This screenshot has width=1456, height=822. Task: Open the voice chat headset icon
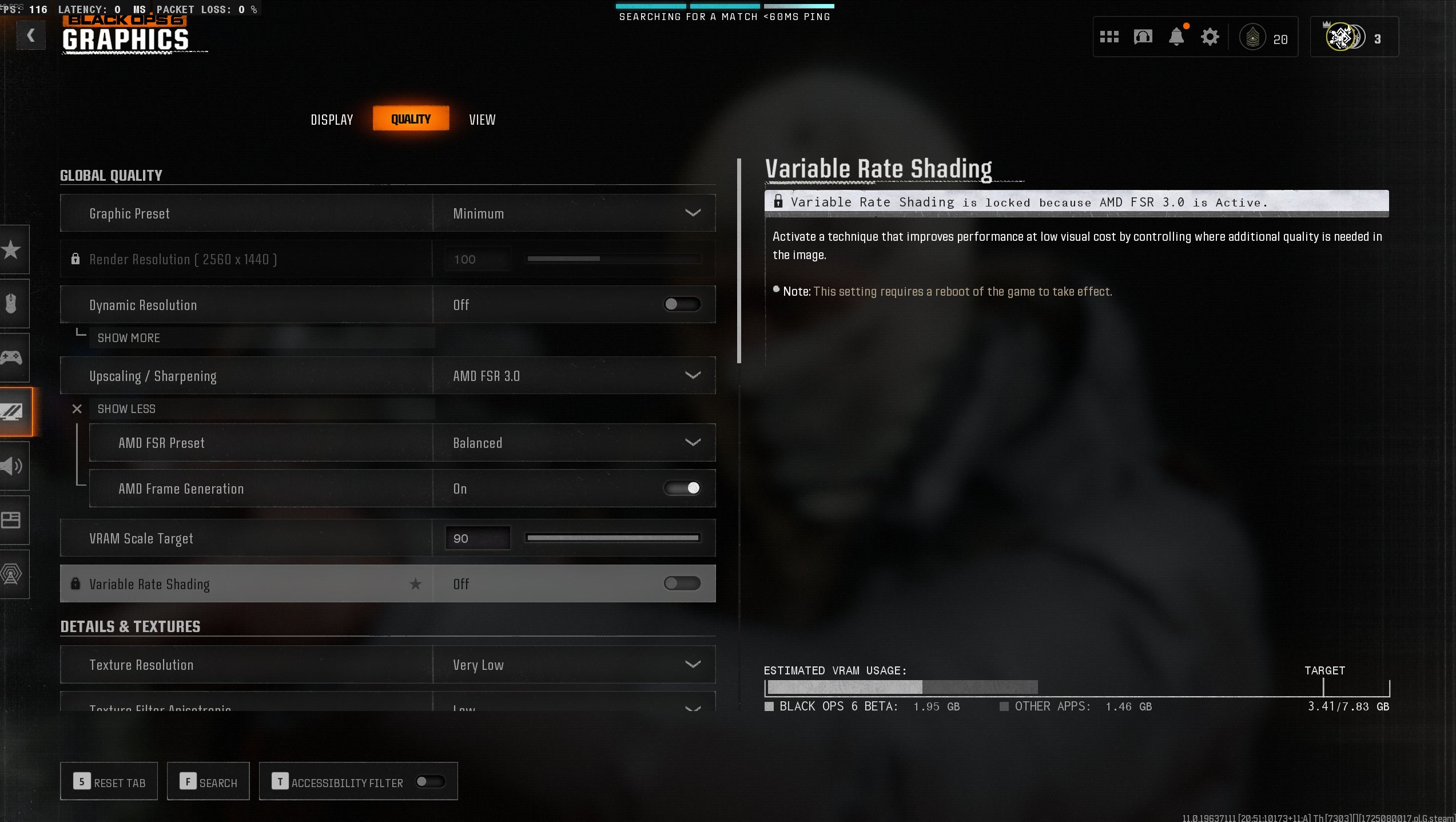coord(1143,36)
